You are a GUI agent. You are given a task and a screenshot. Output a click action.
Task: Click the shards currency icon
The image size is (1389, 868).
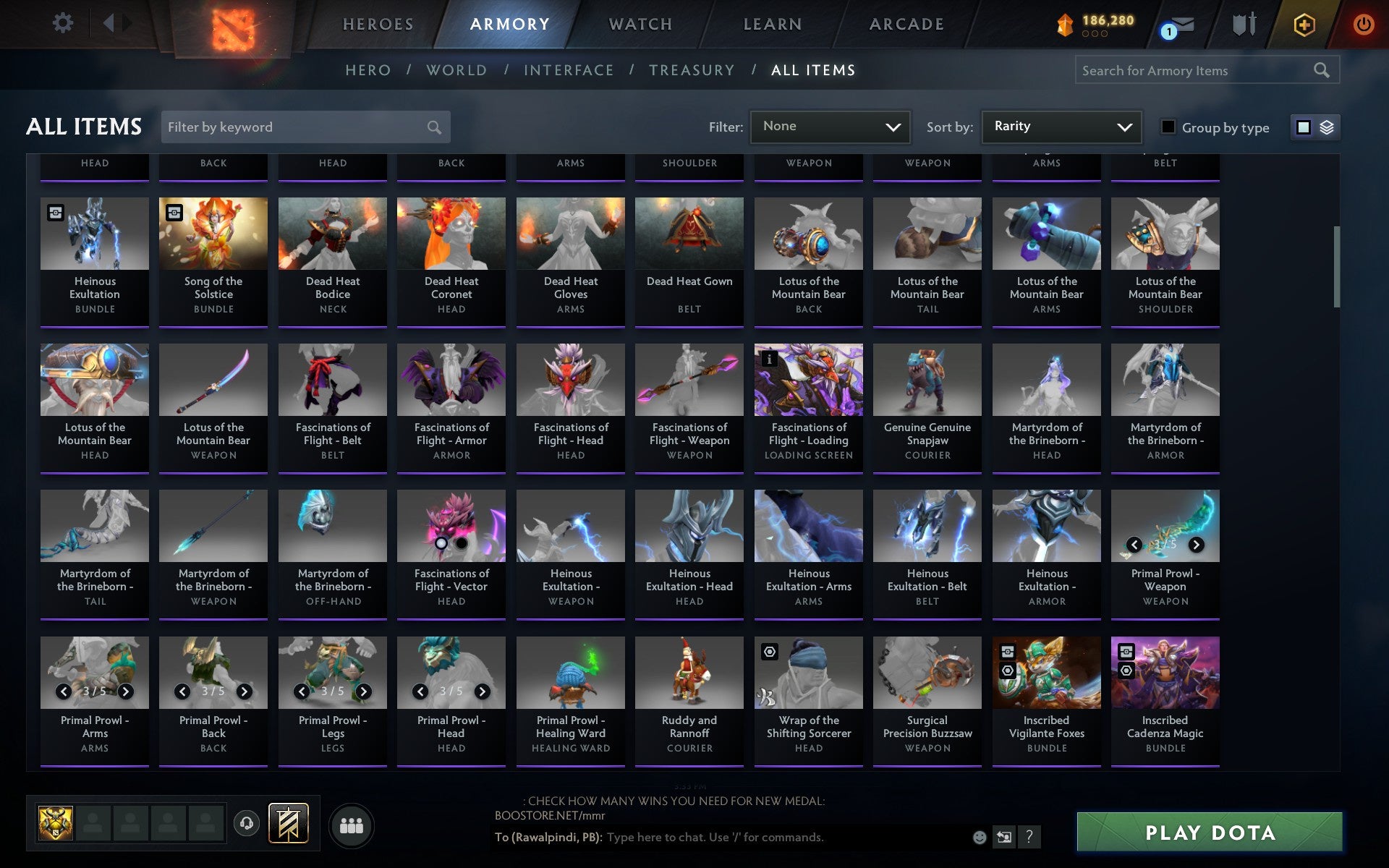point(1063,24)
